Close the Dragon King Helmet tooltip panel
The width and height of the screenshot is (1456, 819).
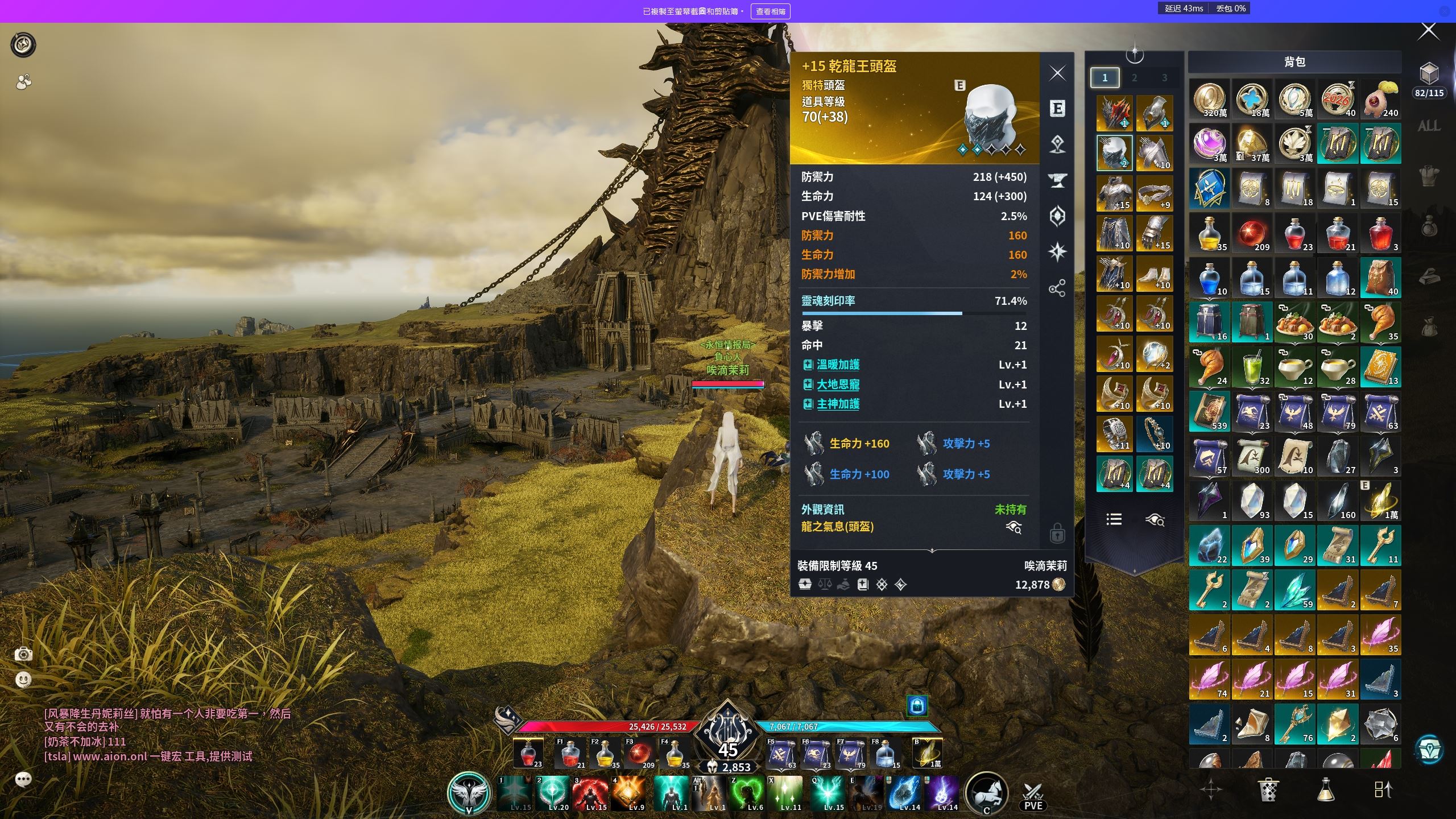(x=1057, y=73)
